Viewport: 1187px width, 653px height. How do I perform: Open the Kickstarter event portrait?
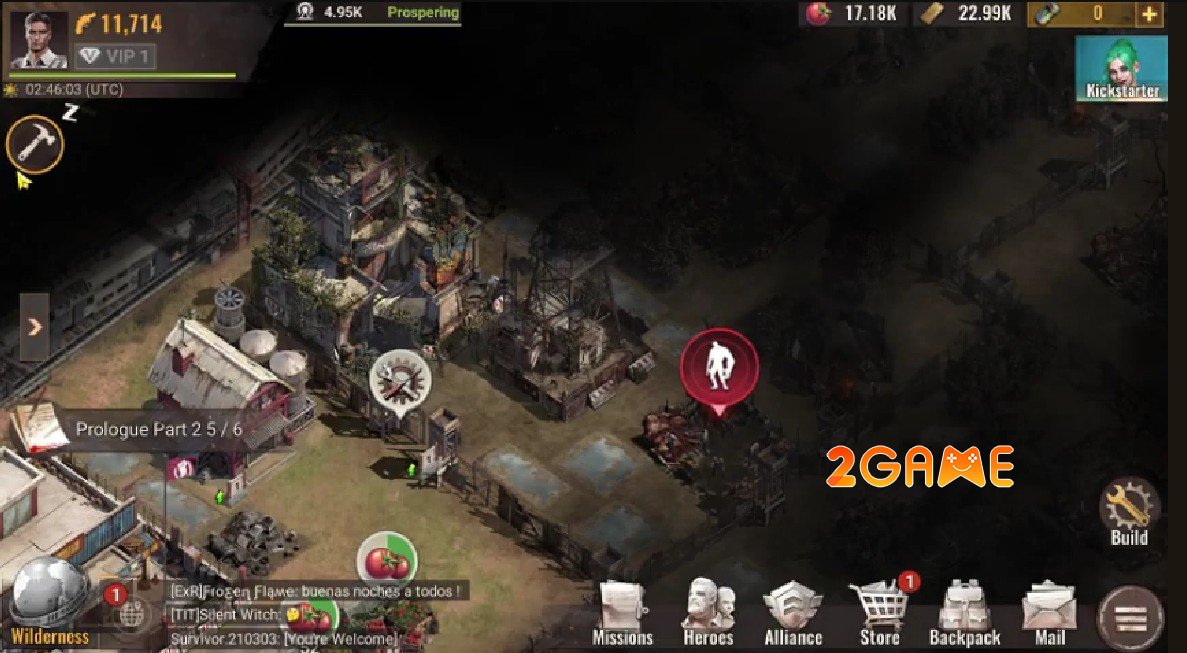click(x=1122, y=68)
